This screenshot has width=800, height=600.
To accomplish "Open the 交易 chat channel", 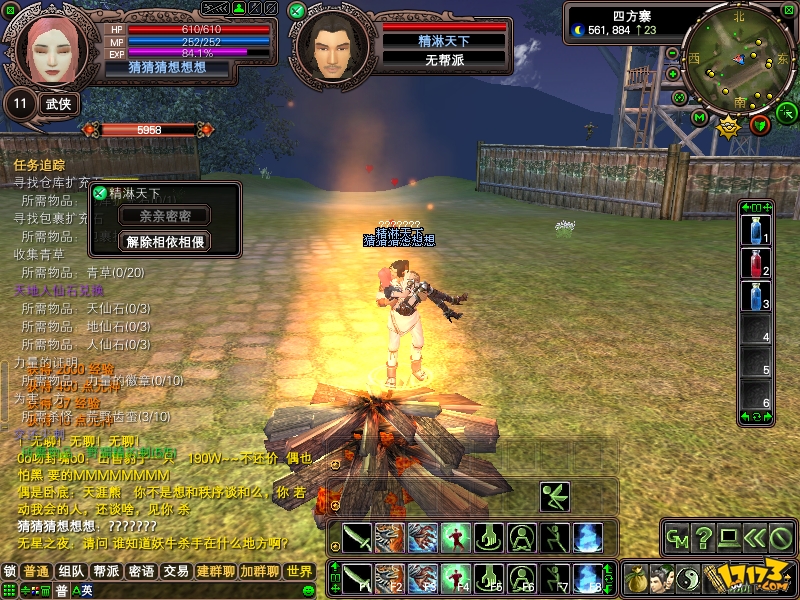I will click(176, 571).
